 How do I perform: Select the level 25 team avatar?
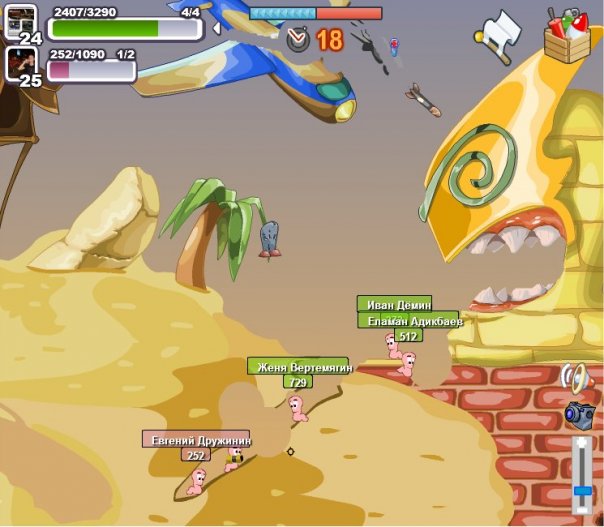(22, 62)
